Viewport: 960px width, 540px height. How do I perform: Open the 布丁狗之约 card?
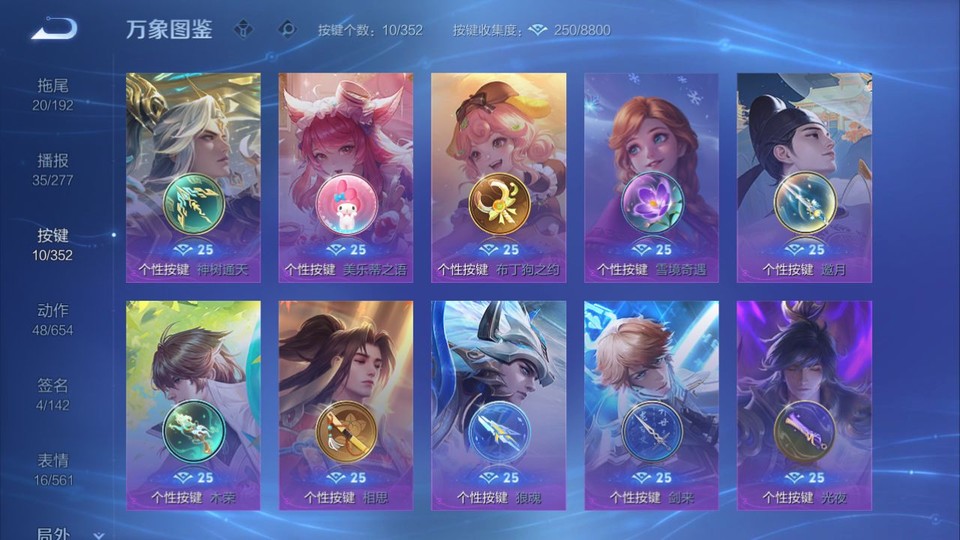pos(498,177)
